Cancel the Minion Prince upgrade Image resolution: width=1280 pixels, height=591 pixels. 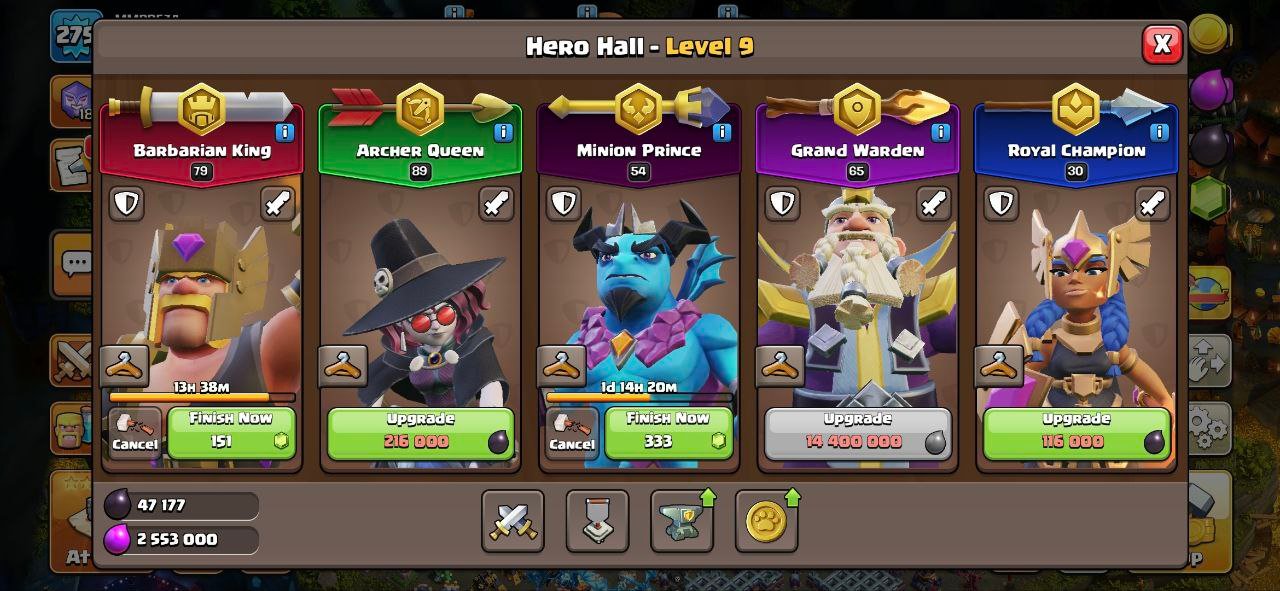click(x=572, y=433)
